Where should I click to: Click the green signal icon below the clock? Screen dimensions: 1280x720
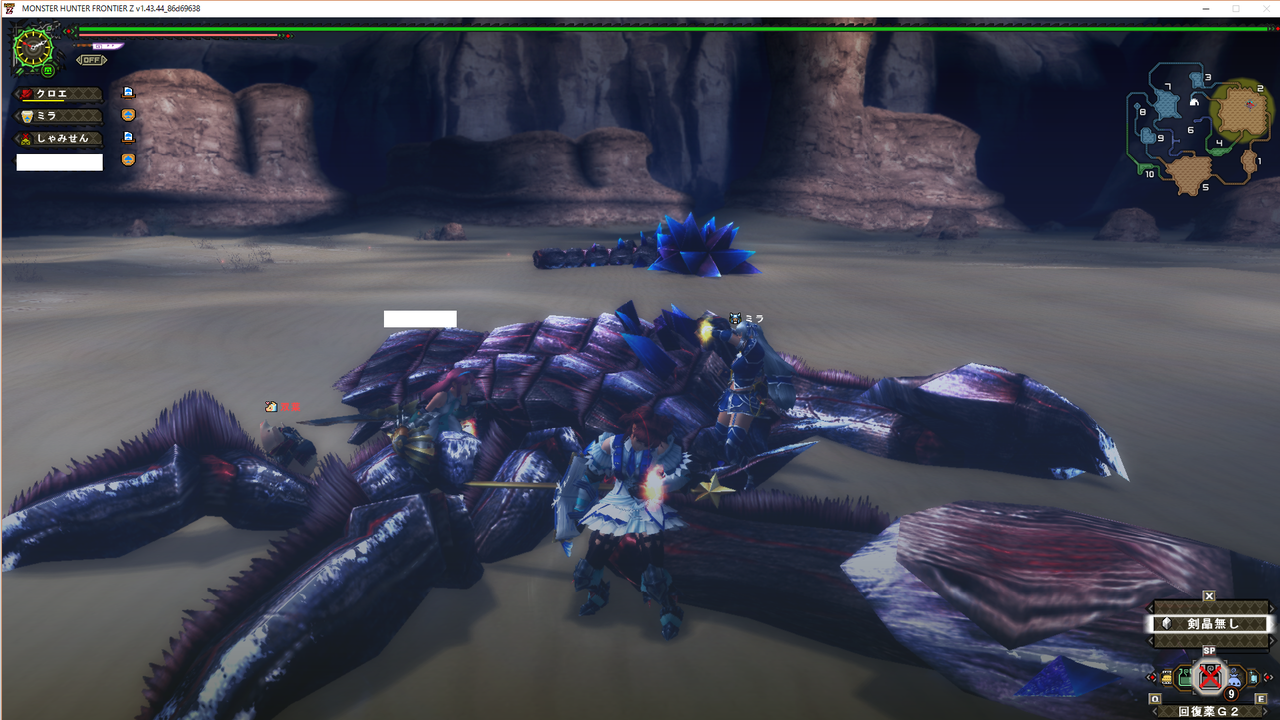[x=47, y=70]
